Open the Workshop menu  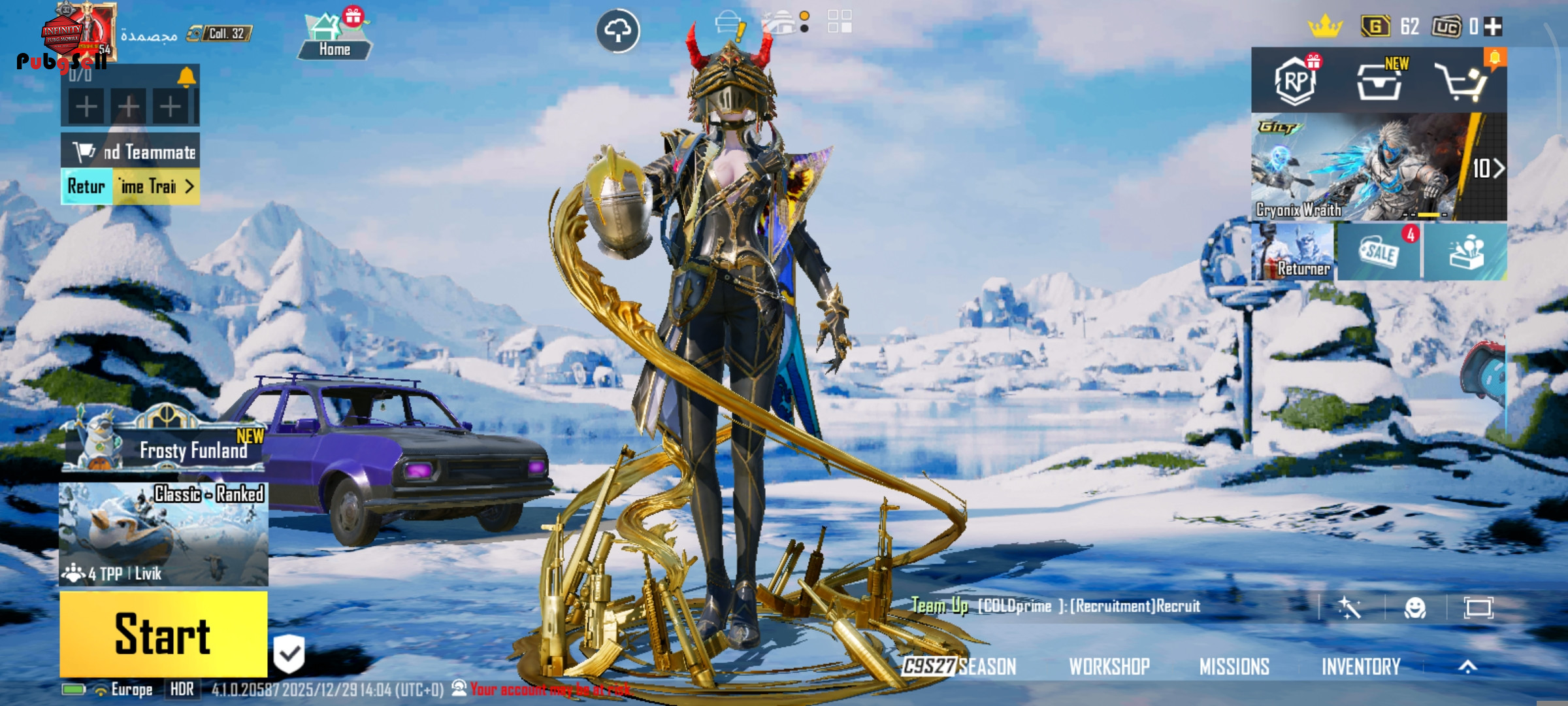[x=1109, y=666]
